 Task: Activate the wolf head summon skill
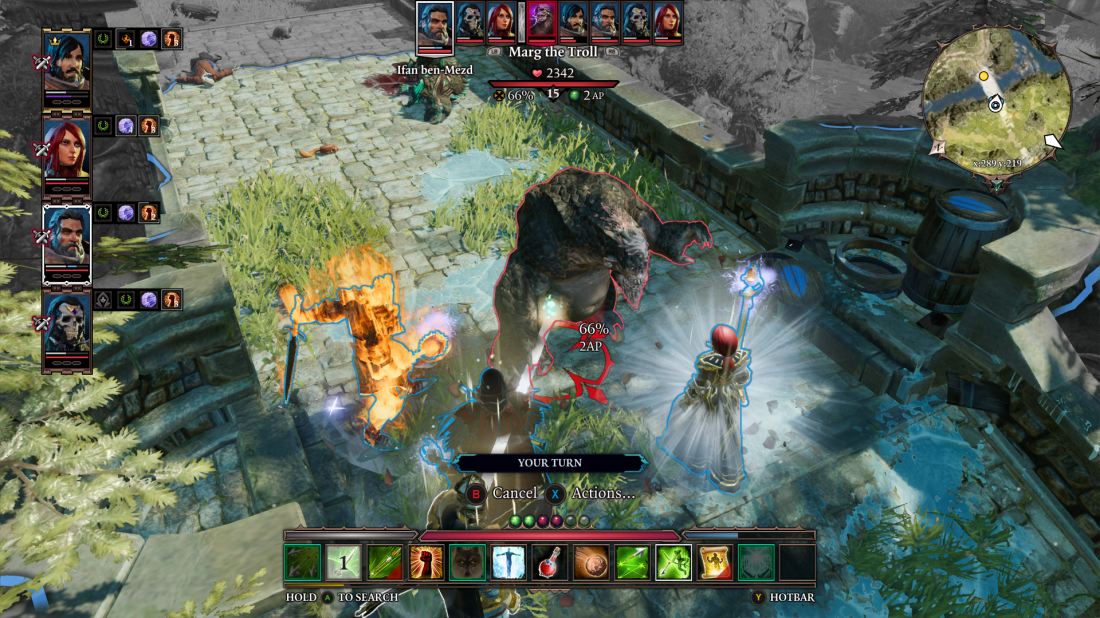tap(467, 563)
